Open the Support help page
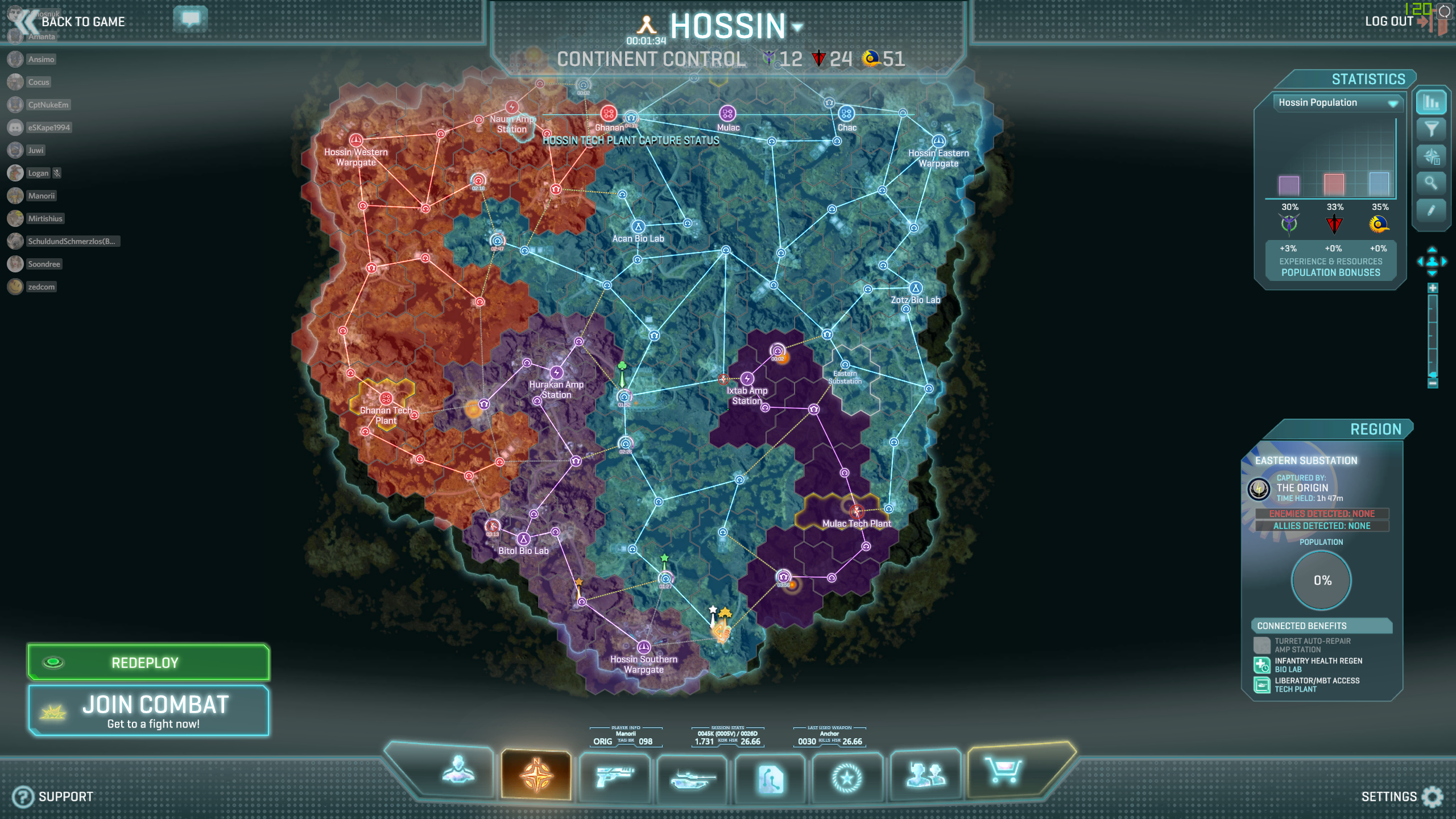 click(x=53, y=796)
